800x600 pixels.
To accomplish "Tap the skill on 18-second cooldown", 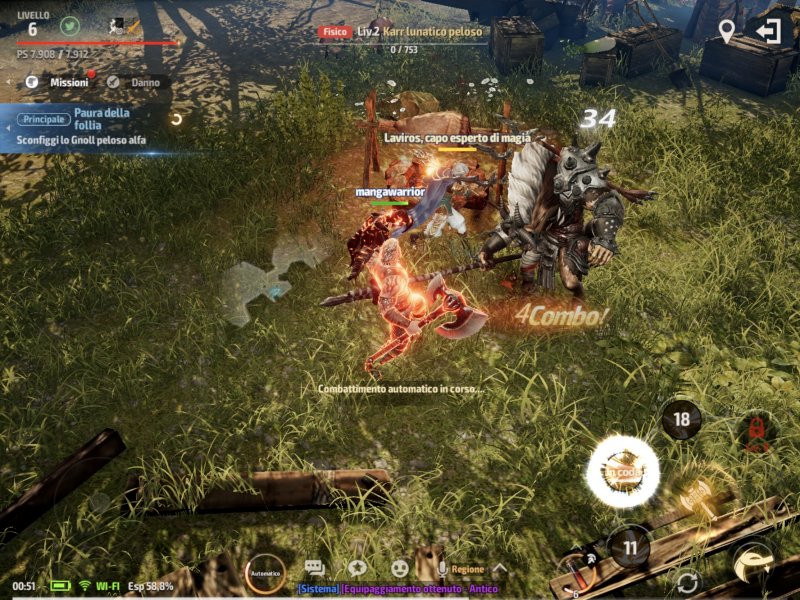I will 681,419.
